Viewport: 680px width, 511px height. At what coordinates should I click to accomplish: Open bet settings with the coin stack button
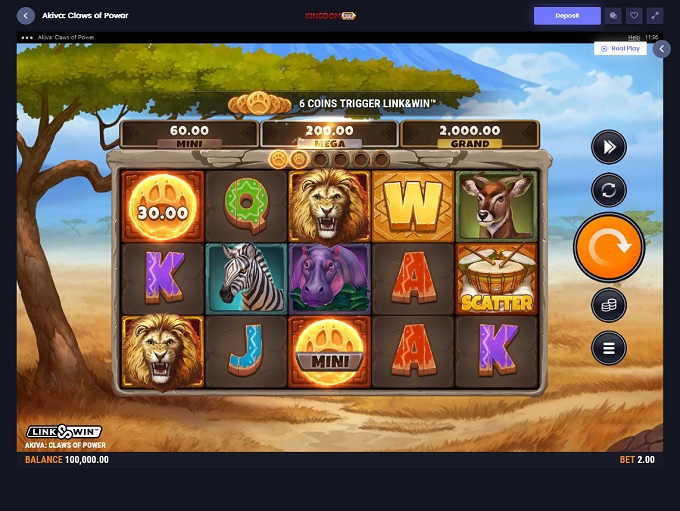point(608,306)
